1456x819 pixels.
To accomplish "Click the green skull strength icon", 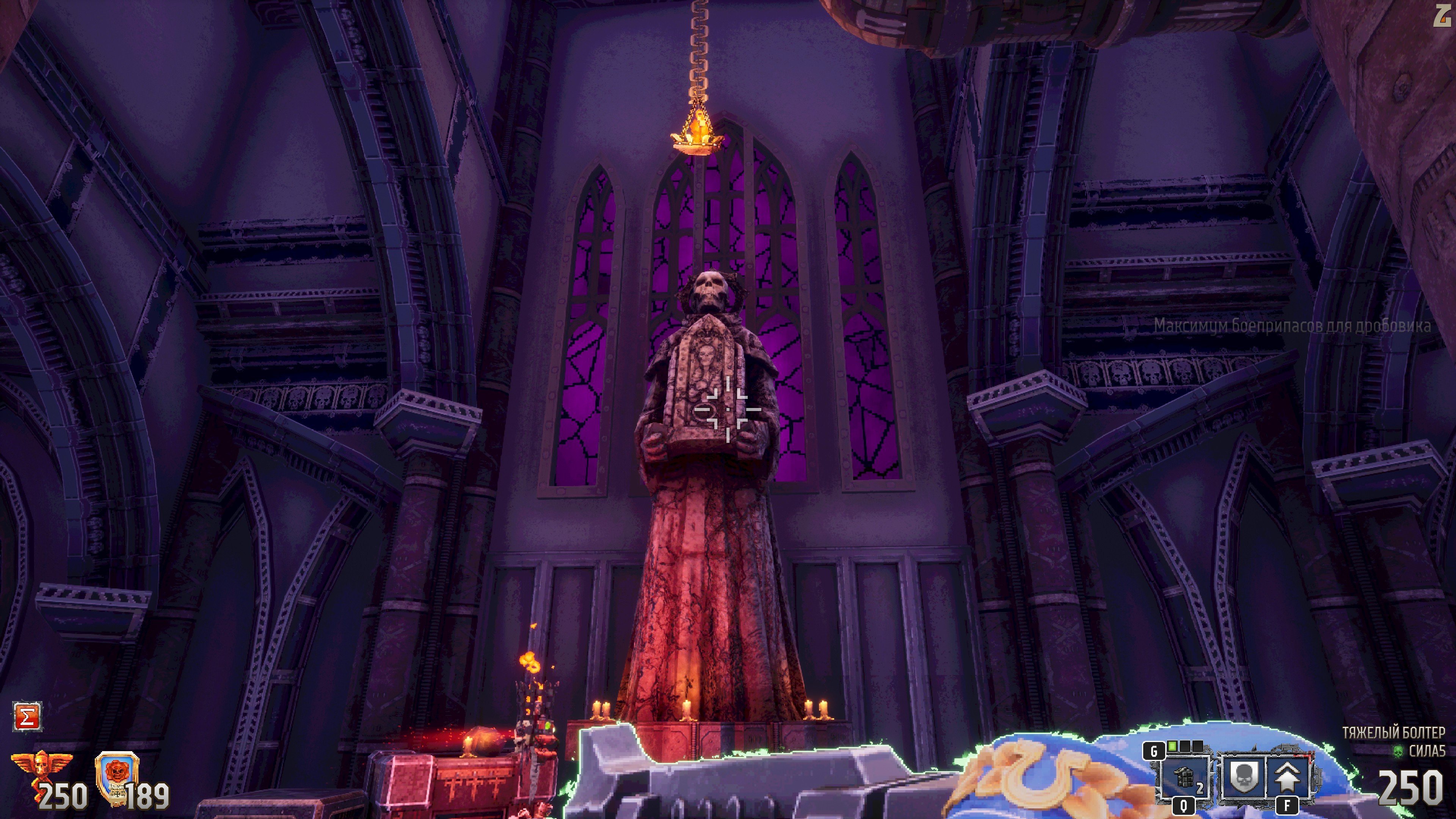I will click(1398, 751).
